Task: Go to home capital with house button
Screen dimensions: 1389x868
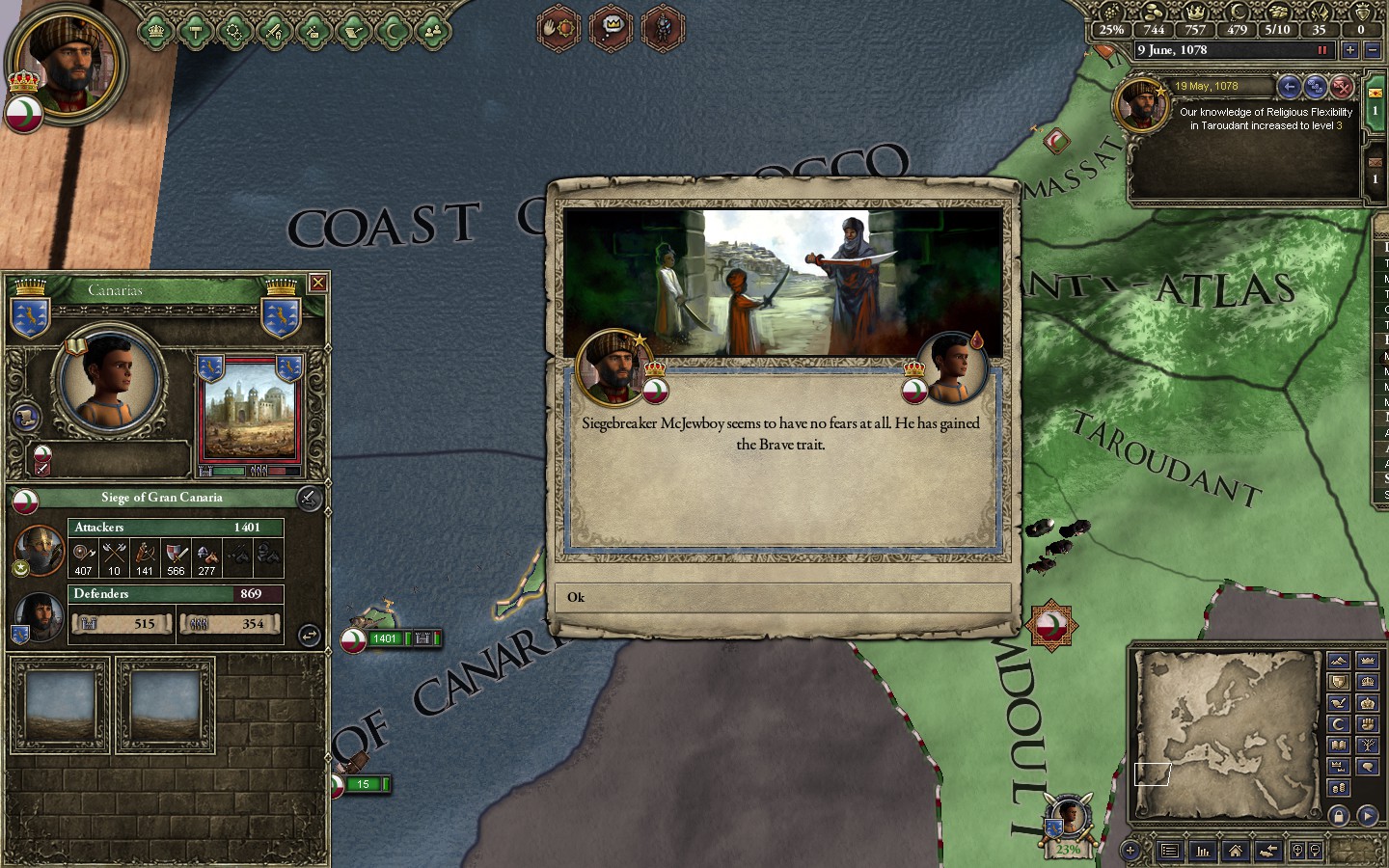Action: pos(1235,851)
